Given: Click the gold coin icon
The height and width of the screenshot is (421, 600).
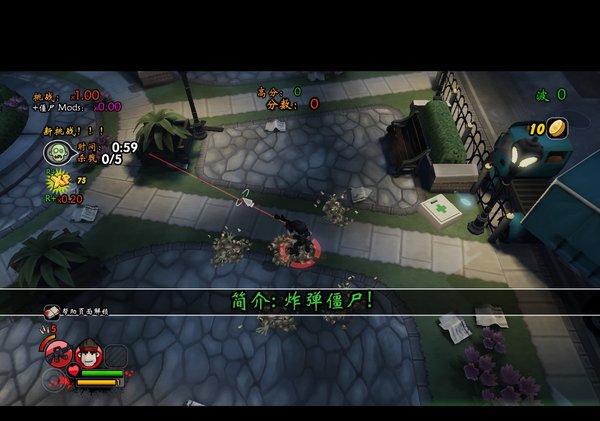Looking at the screenshot, I should (x=557, y=127).
